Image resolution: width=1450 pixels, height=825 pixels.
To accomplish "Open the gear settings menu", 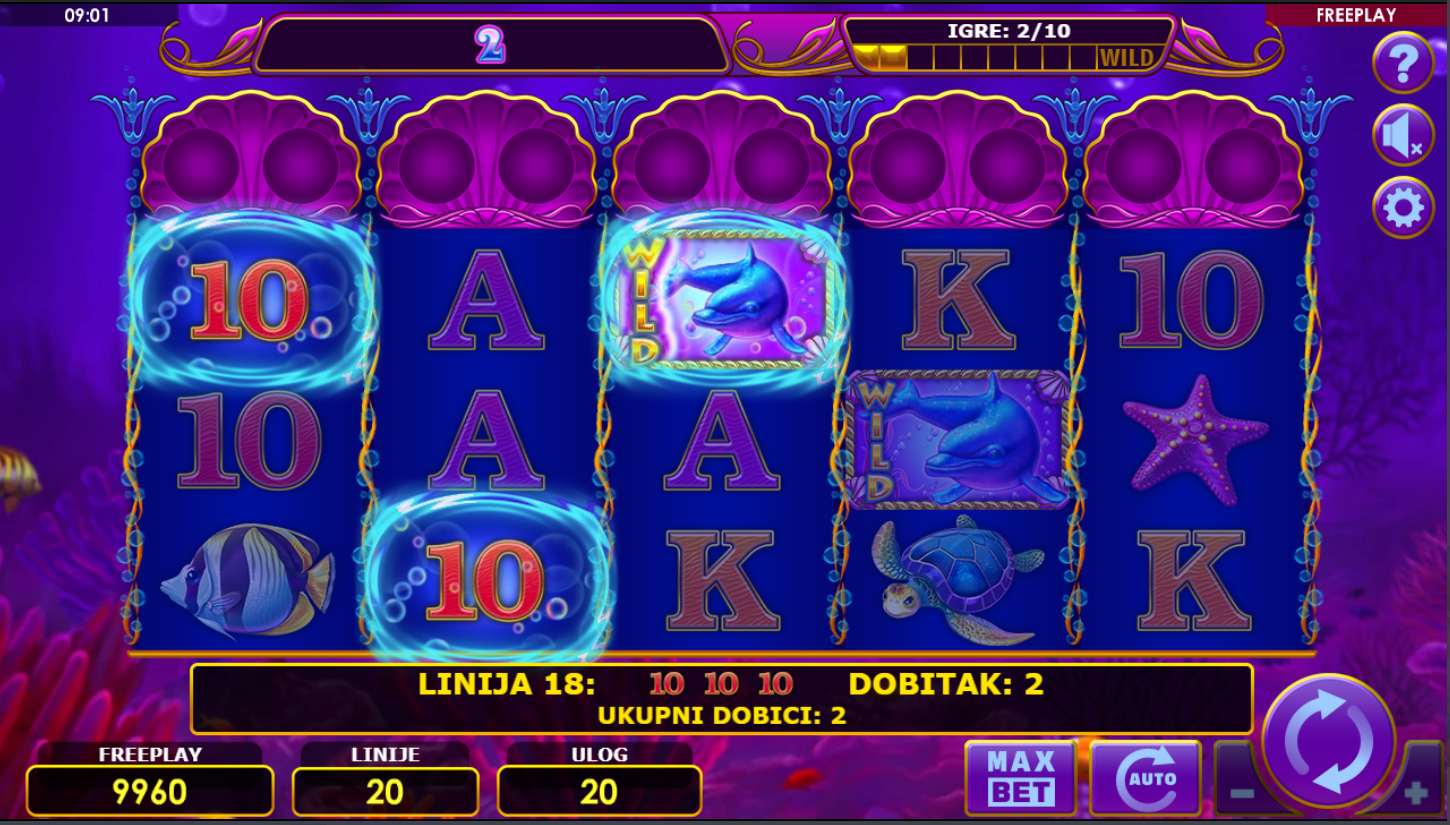I will coord(1402,208).
